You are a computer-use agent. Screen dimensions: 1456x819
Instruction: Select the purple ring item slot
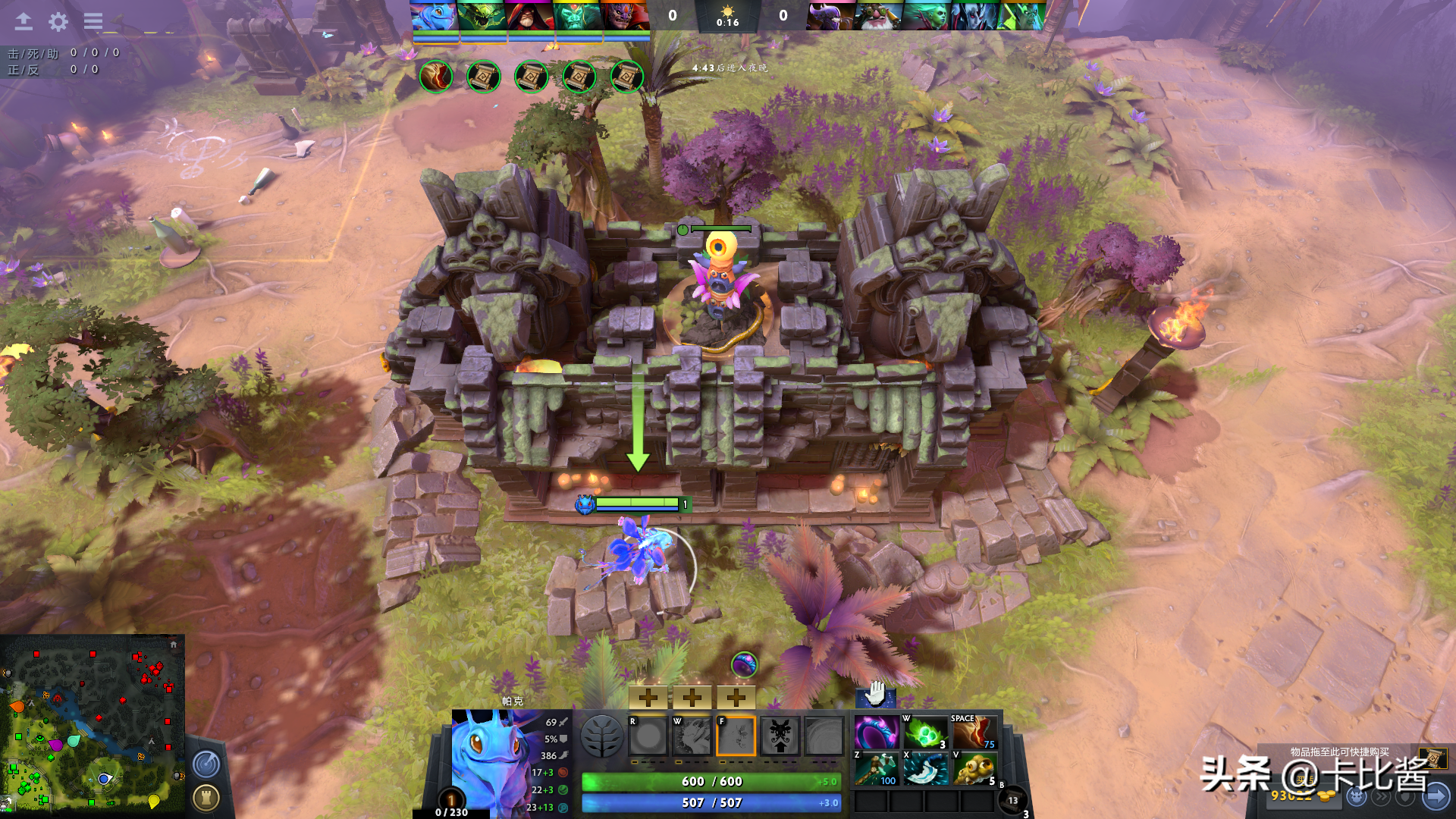877,733
